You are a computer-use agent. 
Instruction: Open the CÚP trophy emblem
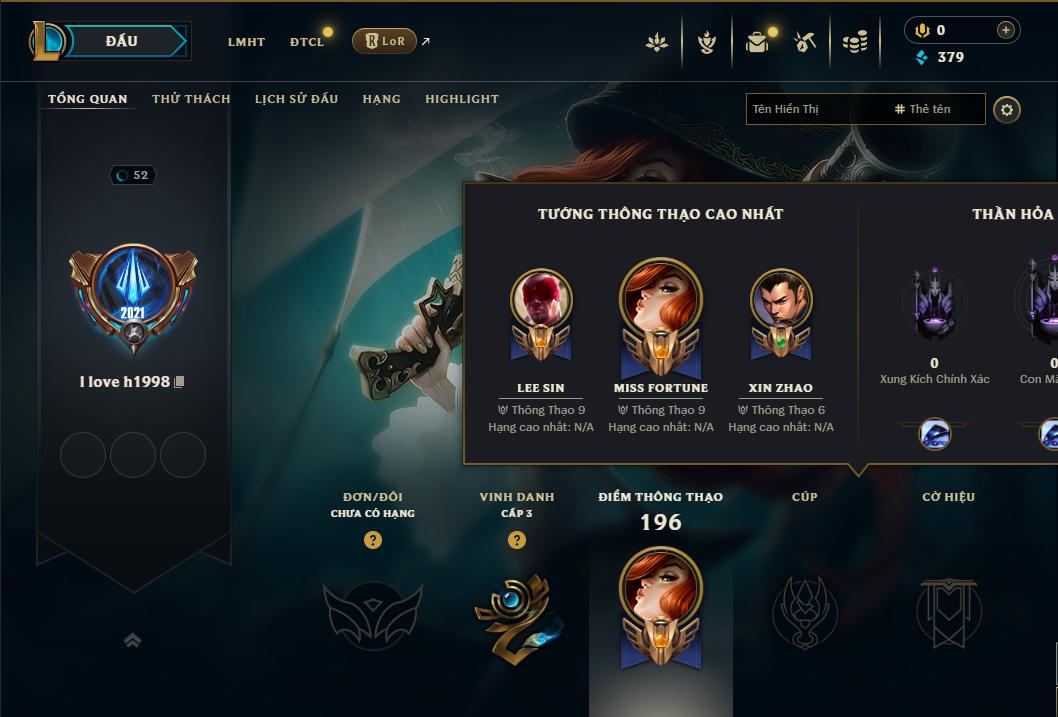[805, 611]
